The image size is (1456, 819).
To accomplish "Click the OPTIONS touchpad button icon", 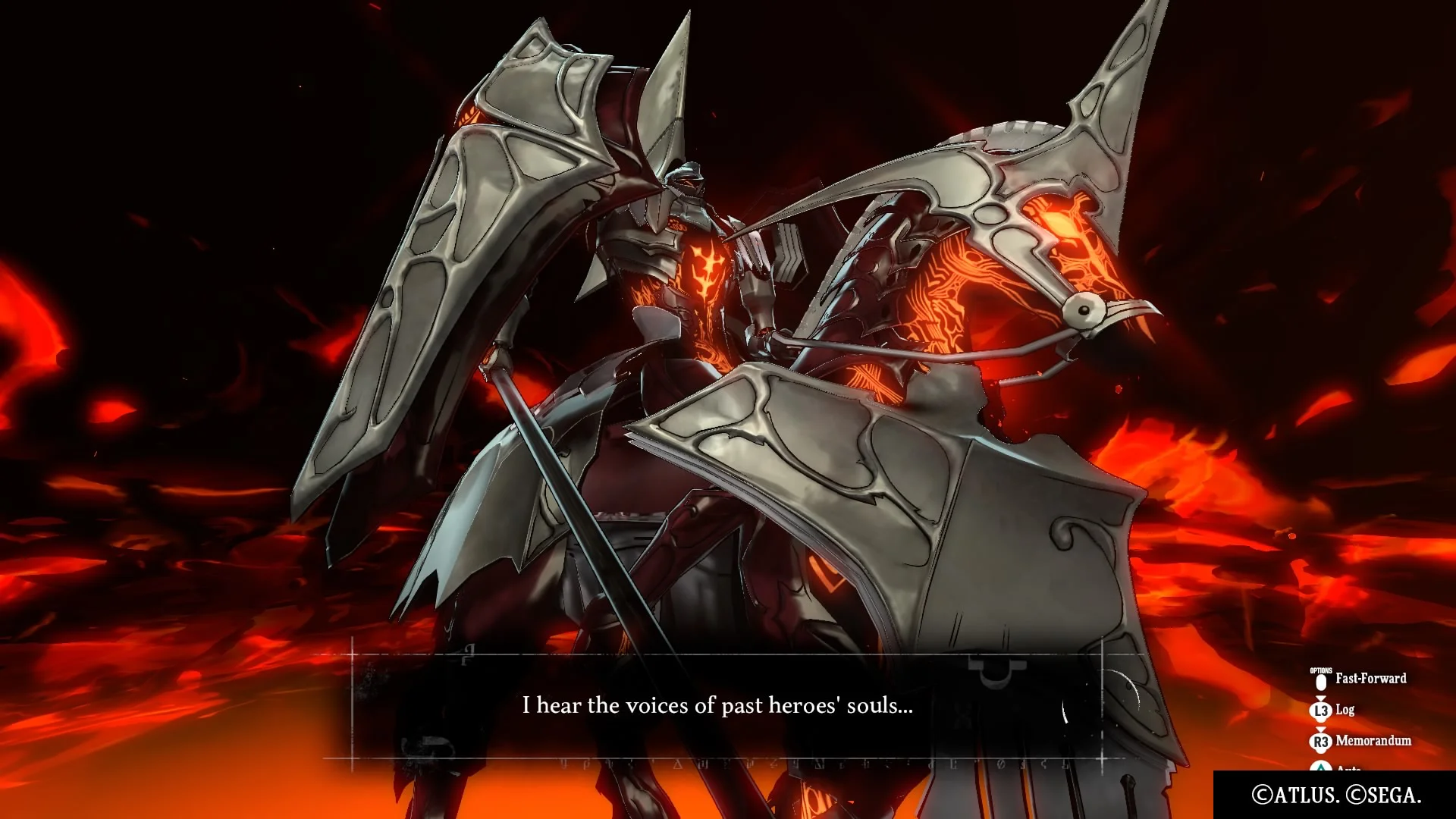I will click(1321, 682).
